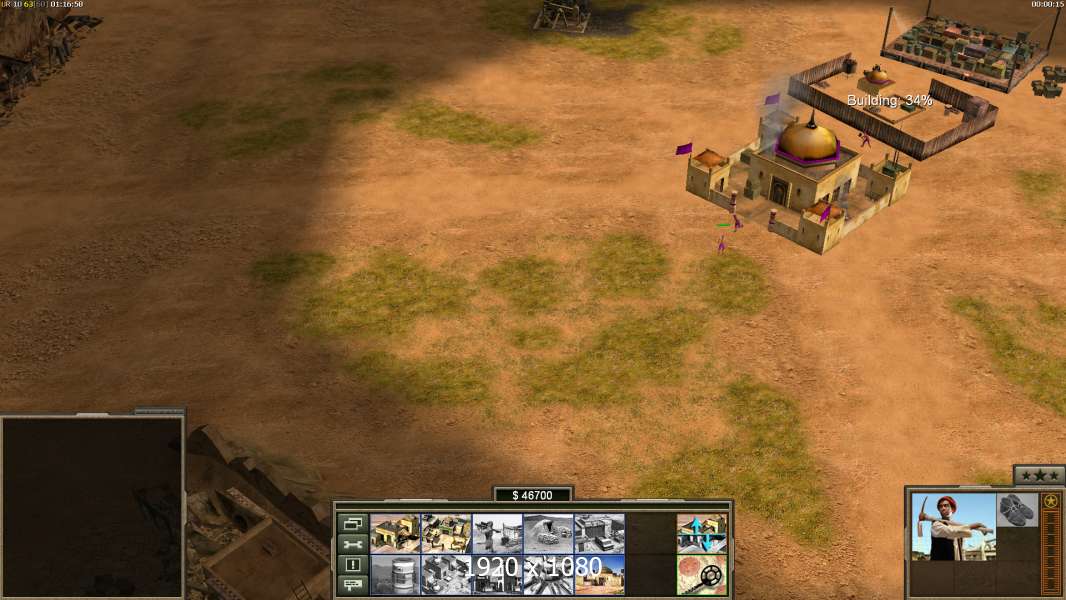Click the worker unit portrait
1066x600 pixels.
[x=954, y=527]
